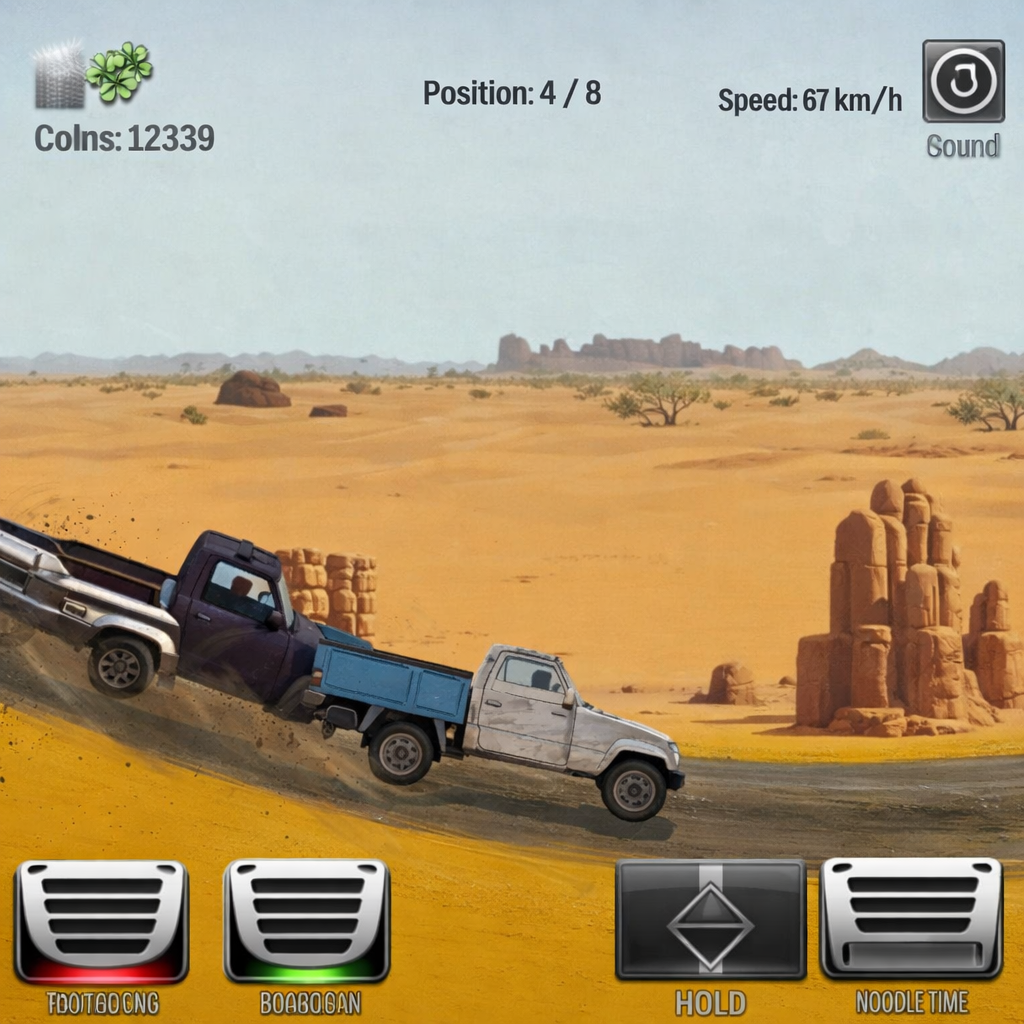Tap the red-lit pedal button
The image size is (1024, 1024).
coord(102,921)
